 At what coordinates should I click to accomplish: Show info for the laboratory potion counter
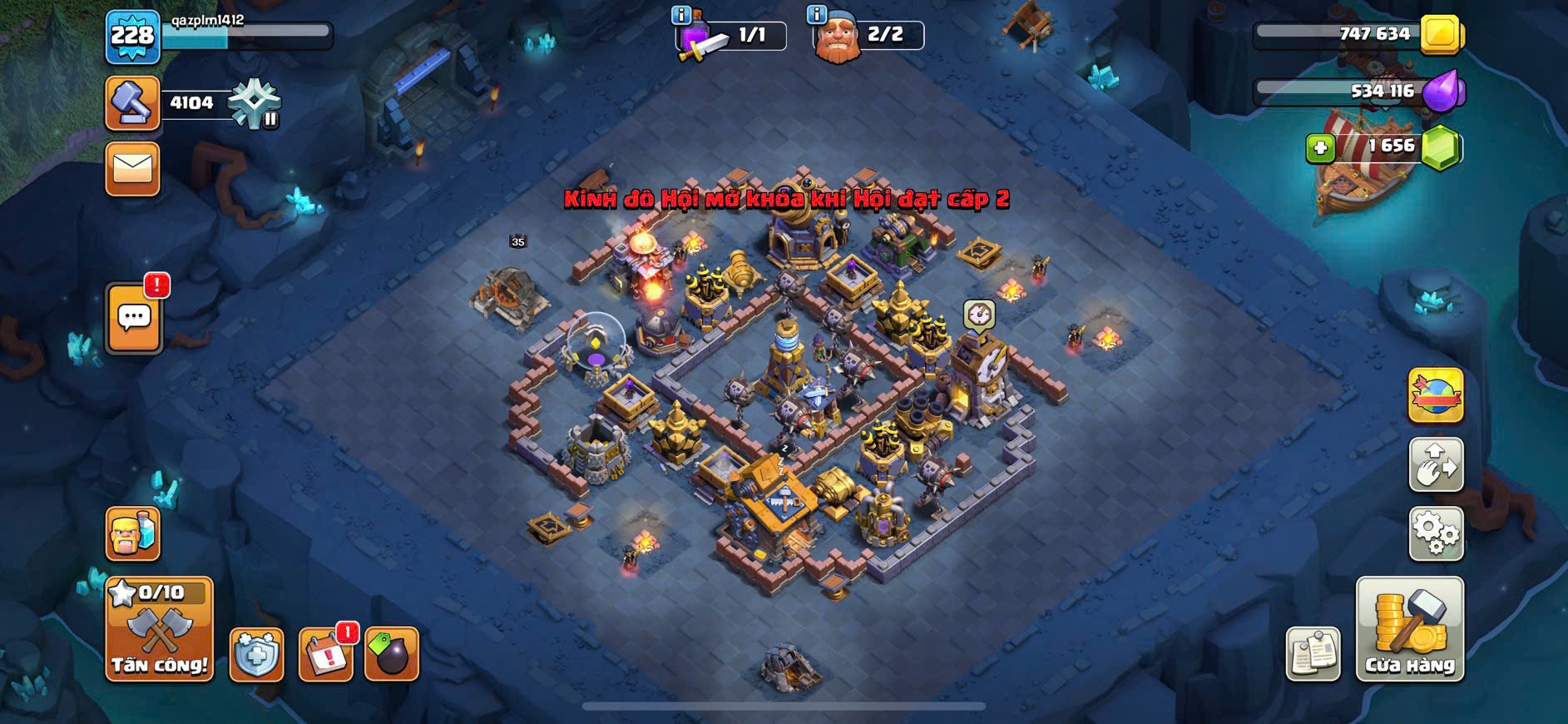681,15
